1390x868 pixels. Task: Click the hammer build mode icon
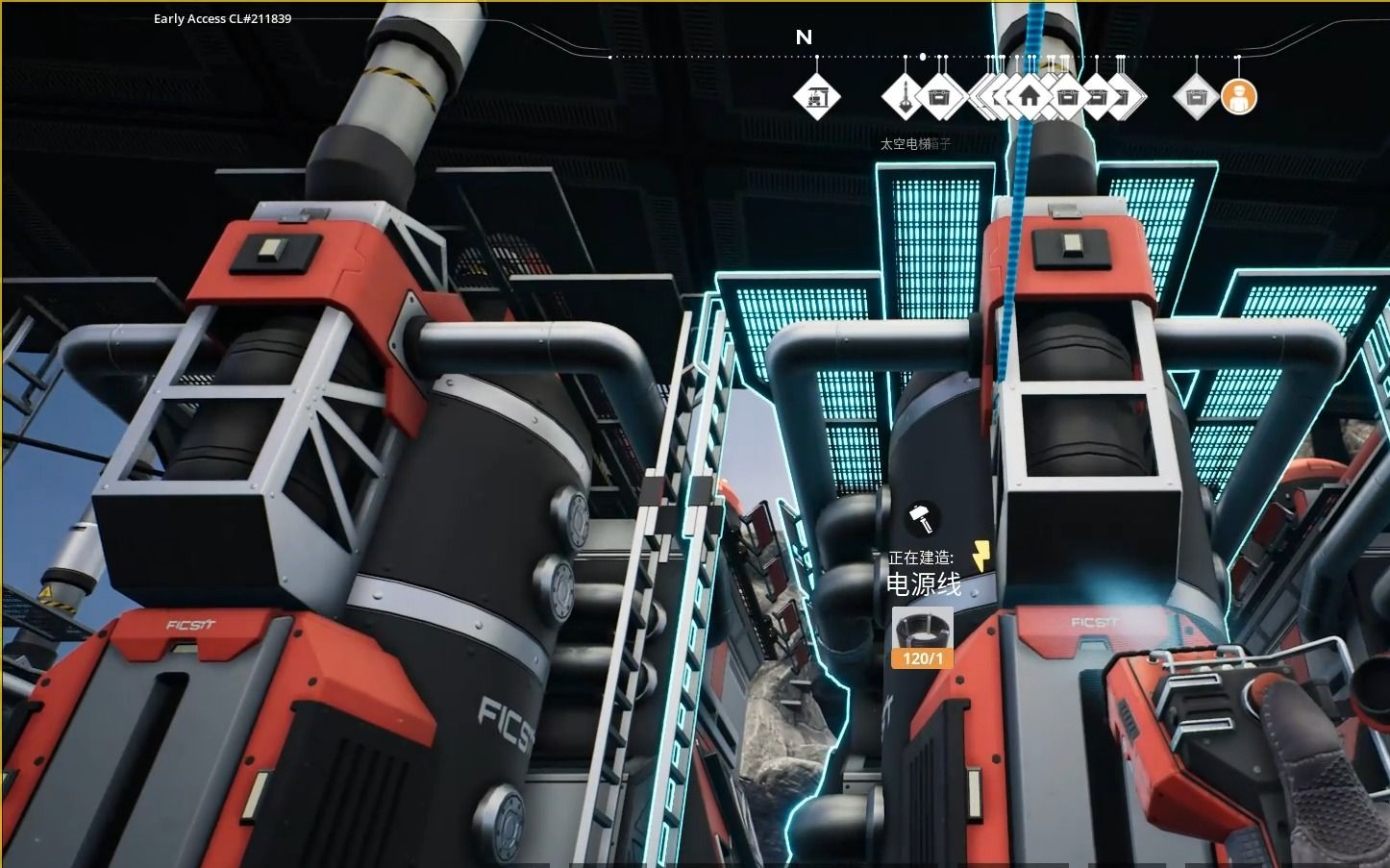click(x=922, y=518)
